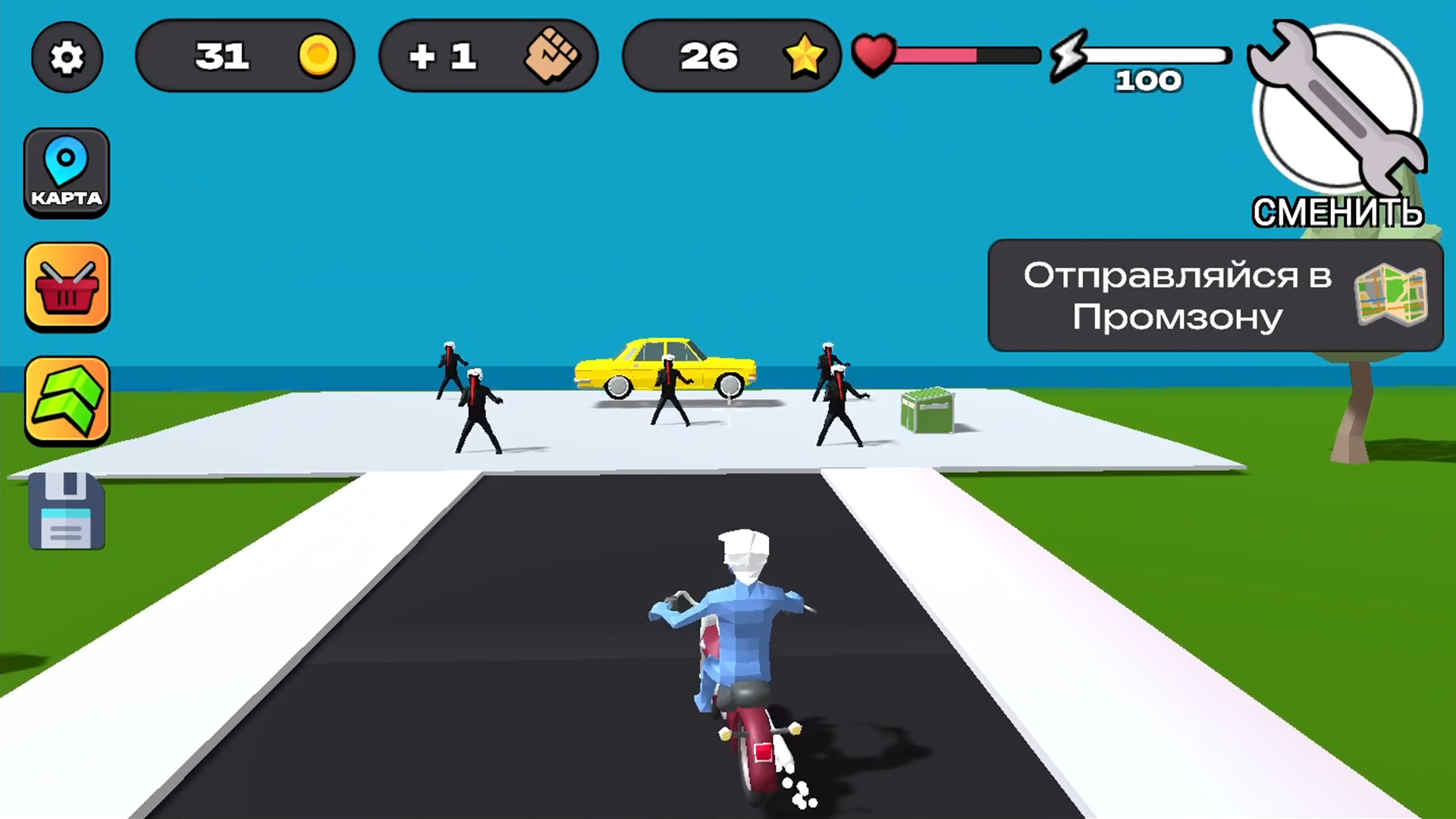1456x819 pixels.
Task: Tap the heart icon on the health bar
Action: 874,53
